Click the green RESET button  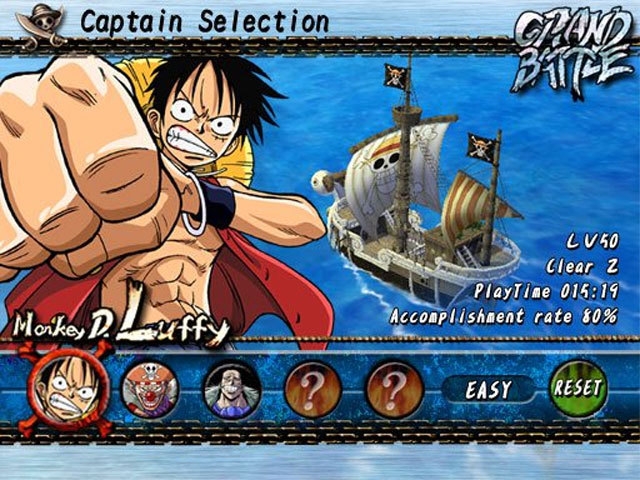click(578, 388)
